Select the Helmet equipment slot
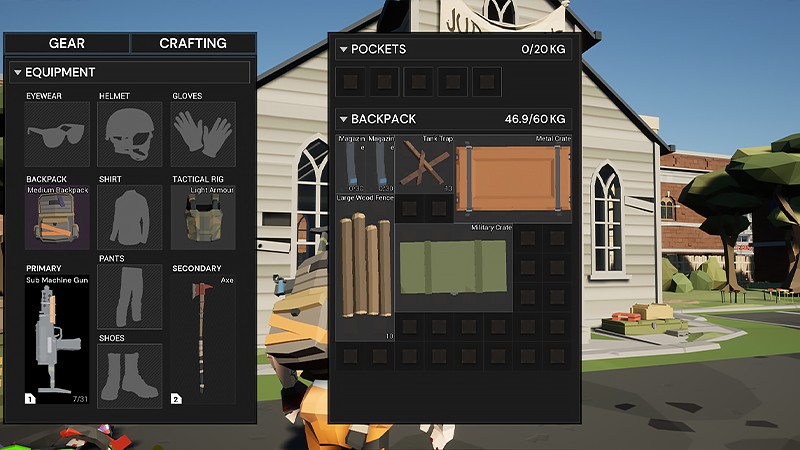 (129, 133)
